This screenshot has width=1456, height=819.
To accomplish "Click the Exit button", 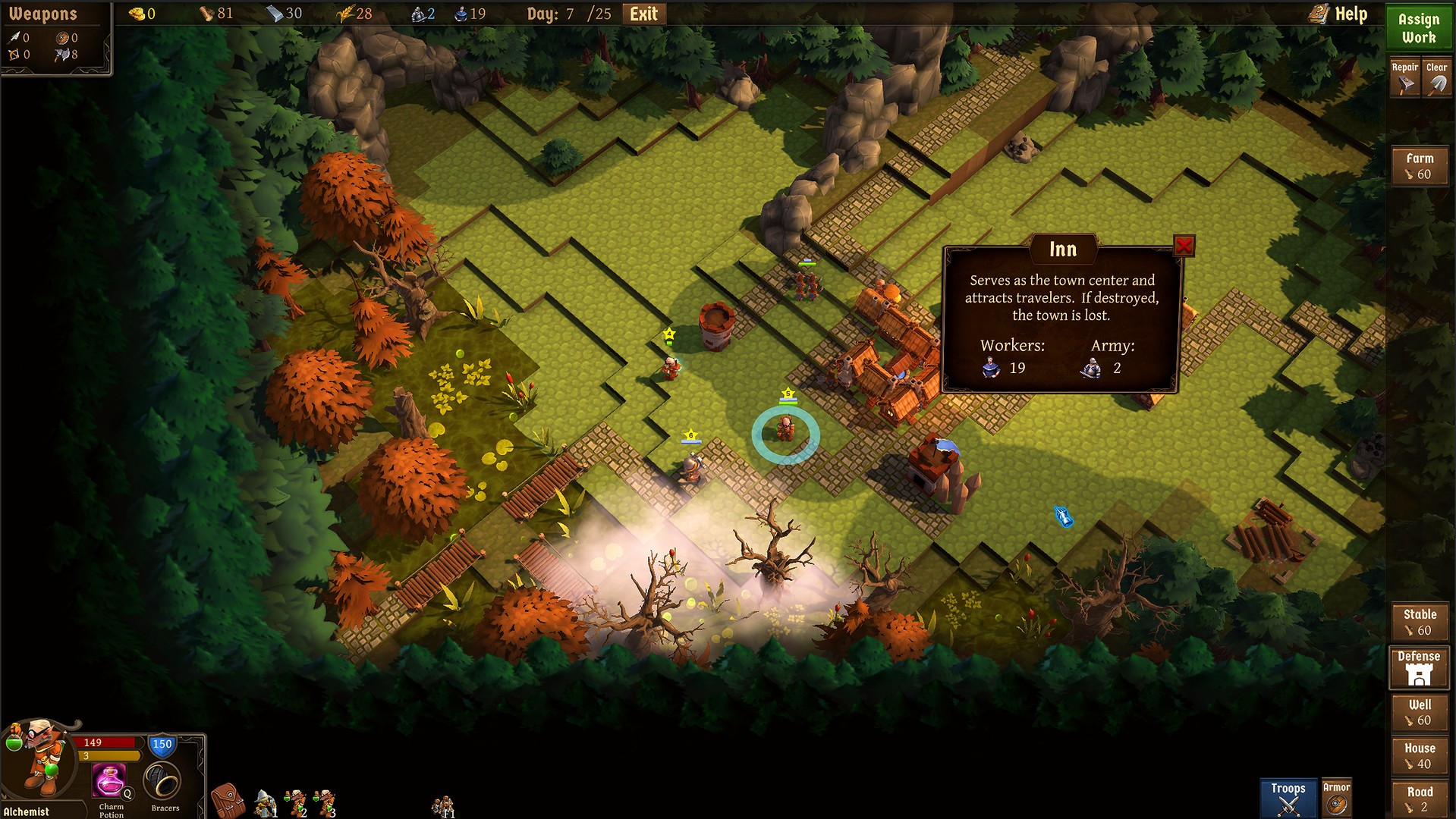I will click(643, 14).
